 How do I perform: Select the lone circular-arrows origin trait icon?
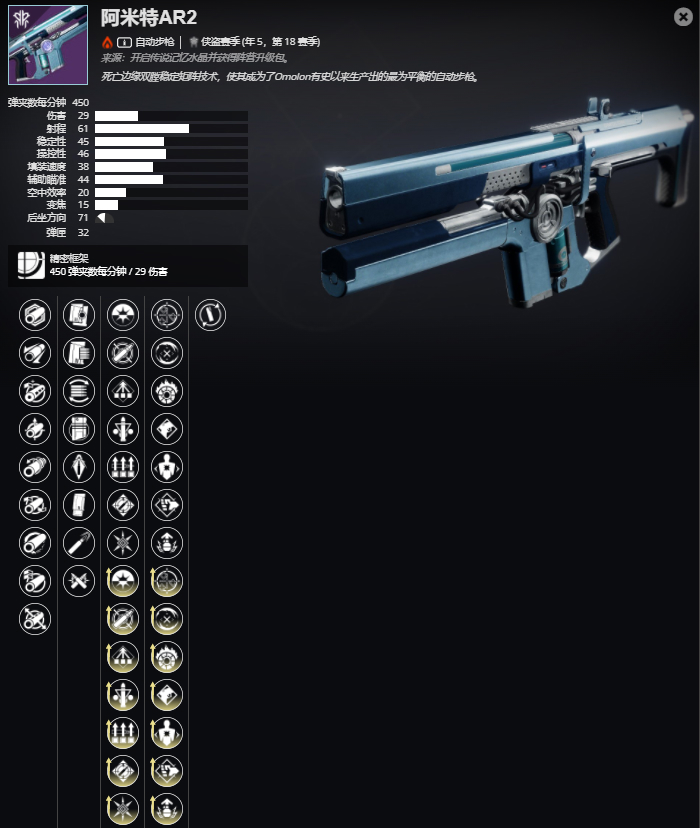[x=210, y=316]
